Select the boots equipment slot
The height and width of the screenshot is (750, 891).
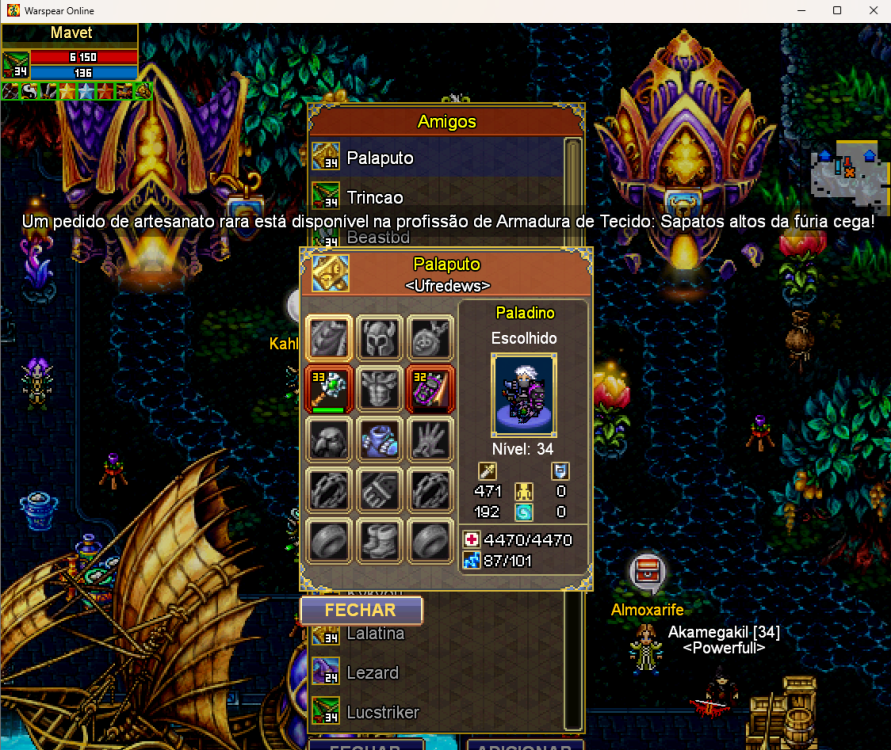(x=379, y=540)
